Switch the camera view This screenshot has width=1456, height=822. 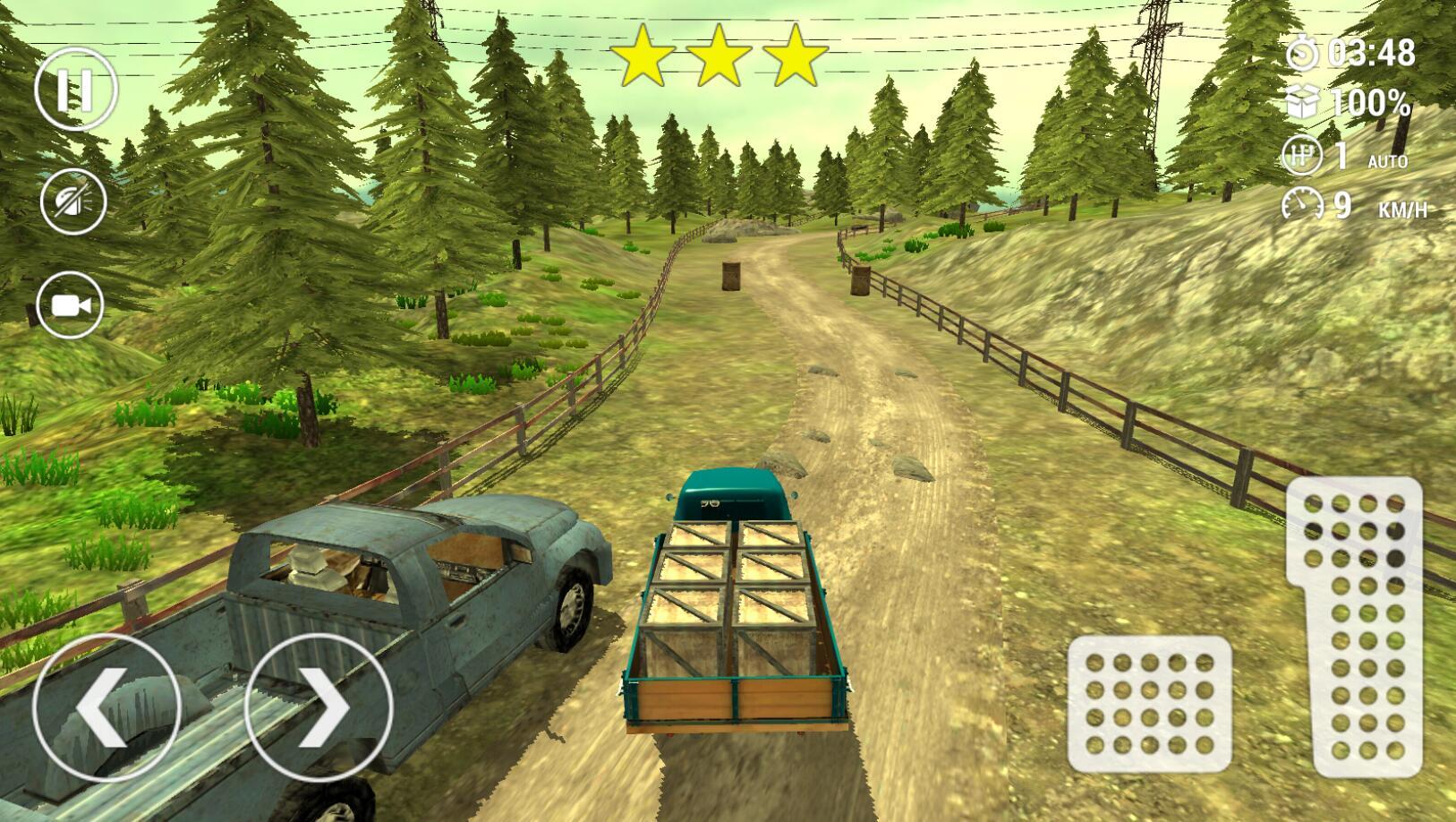coord(72,305)
